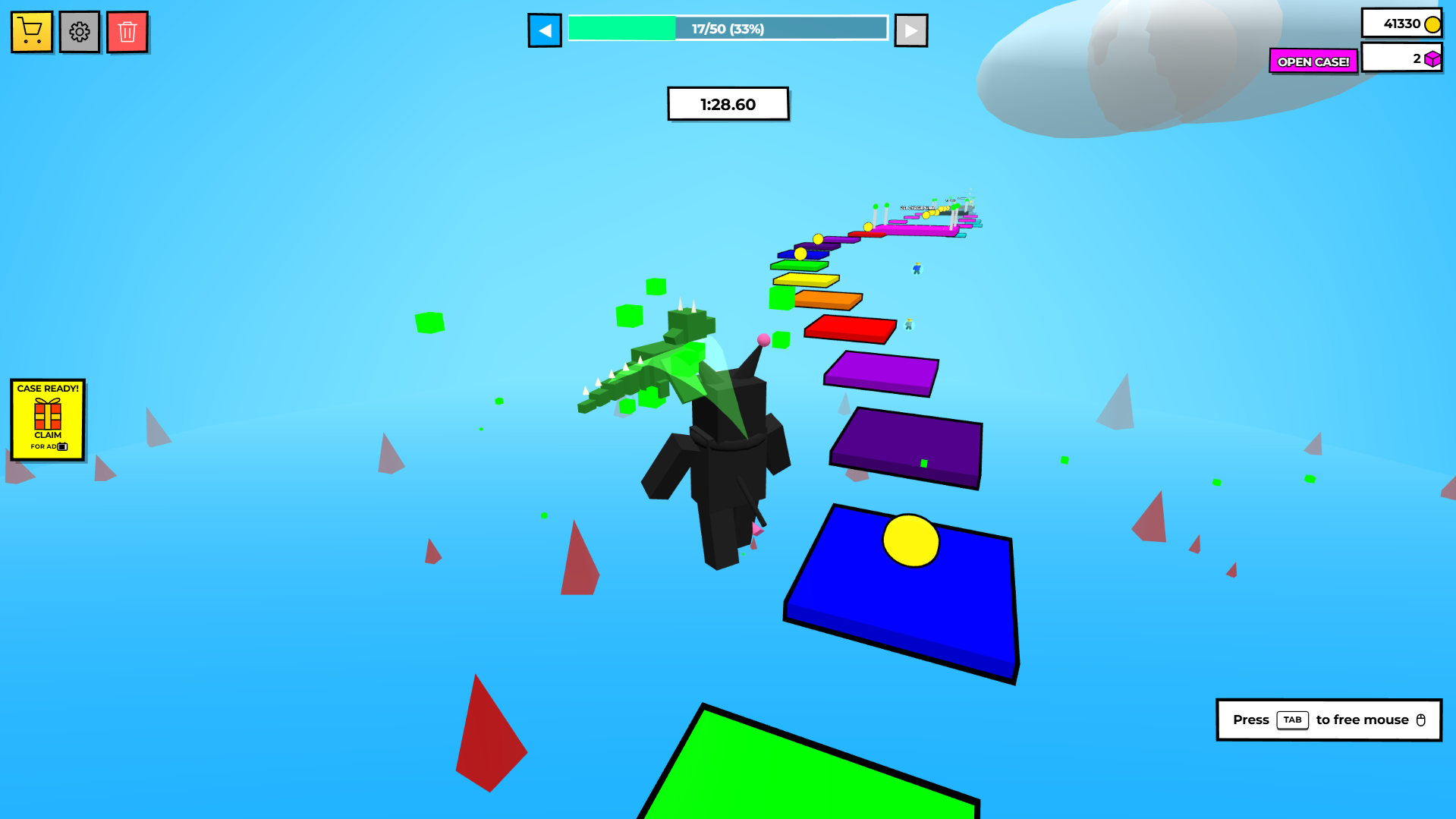Click the mouse icon in the TAB hint box

(x=1420, y=720)
